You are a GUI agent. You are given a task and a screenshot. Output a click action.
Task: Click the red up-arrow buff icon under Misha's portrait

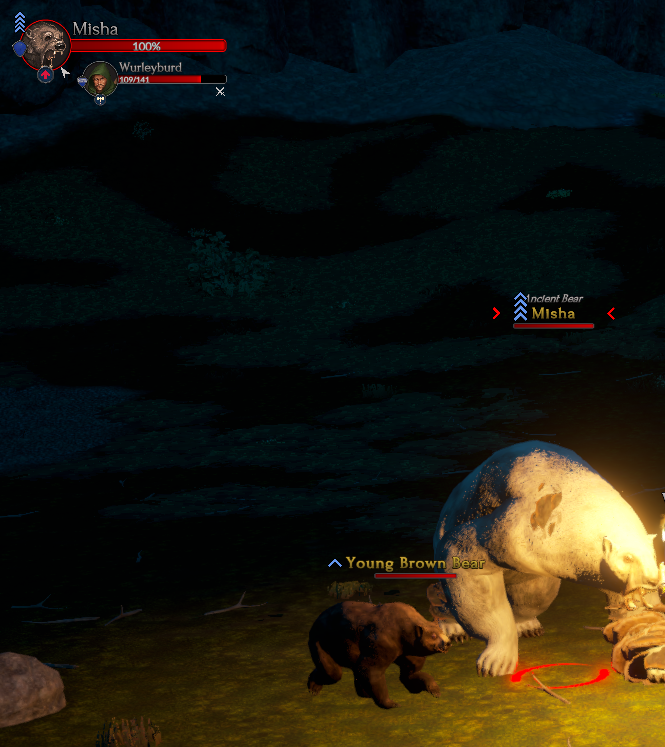(x=45, y=75)
